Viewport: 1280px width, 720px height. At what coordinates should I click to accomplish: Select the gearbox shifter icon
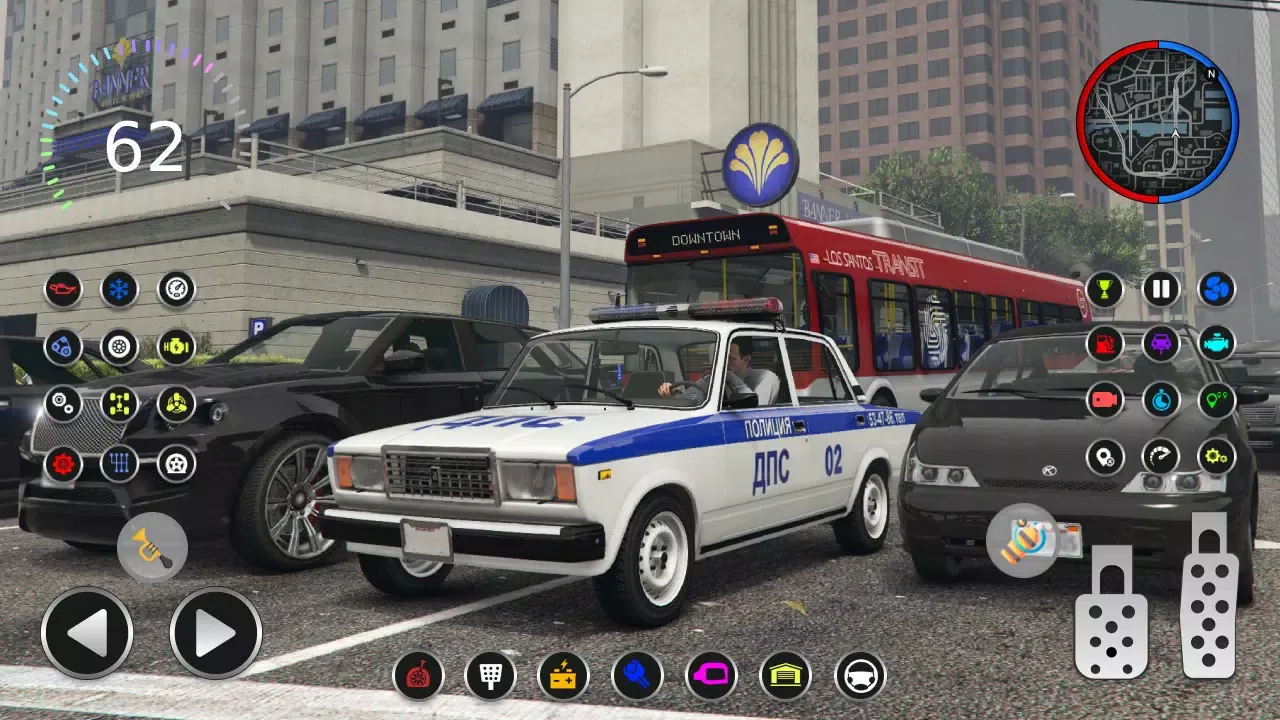[118, 462]
